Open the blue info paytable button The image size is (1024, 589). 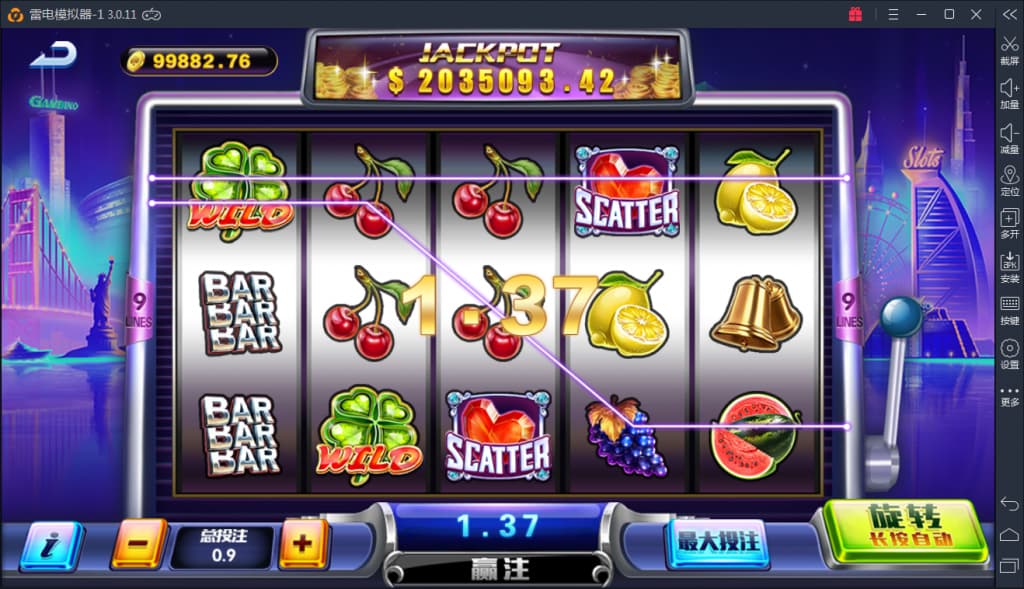(51, 545)
